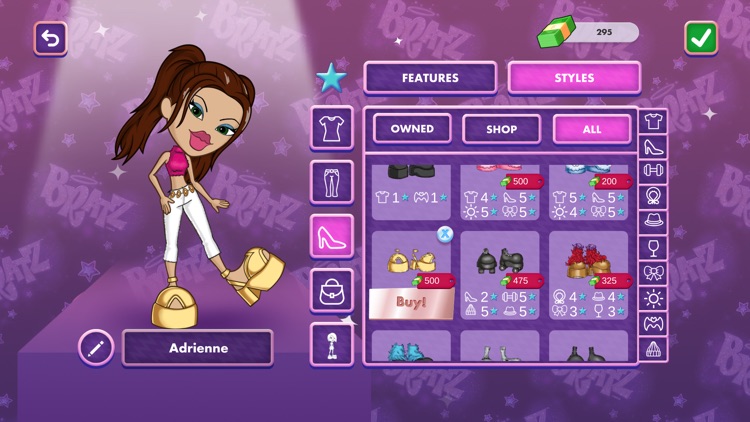Edit the character name with the pencil
750x422 pixels.
click(96, 348)
